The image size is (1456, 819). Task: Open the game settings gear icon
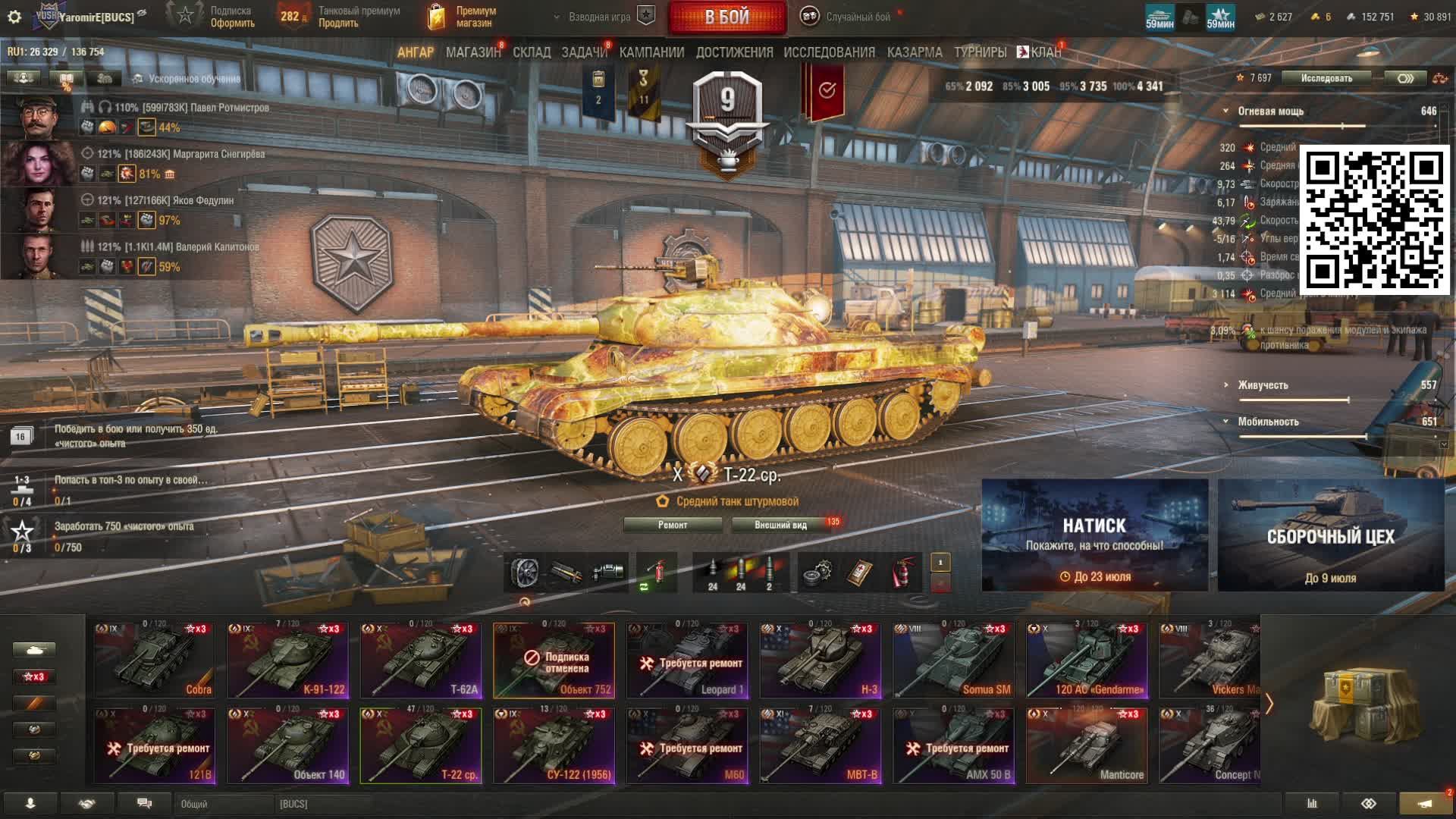[14, 17]
